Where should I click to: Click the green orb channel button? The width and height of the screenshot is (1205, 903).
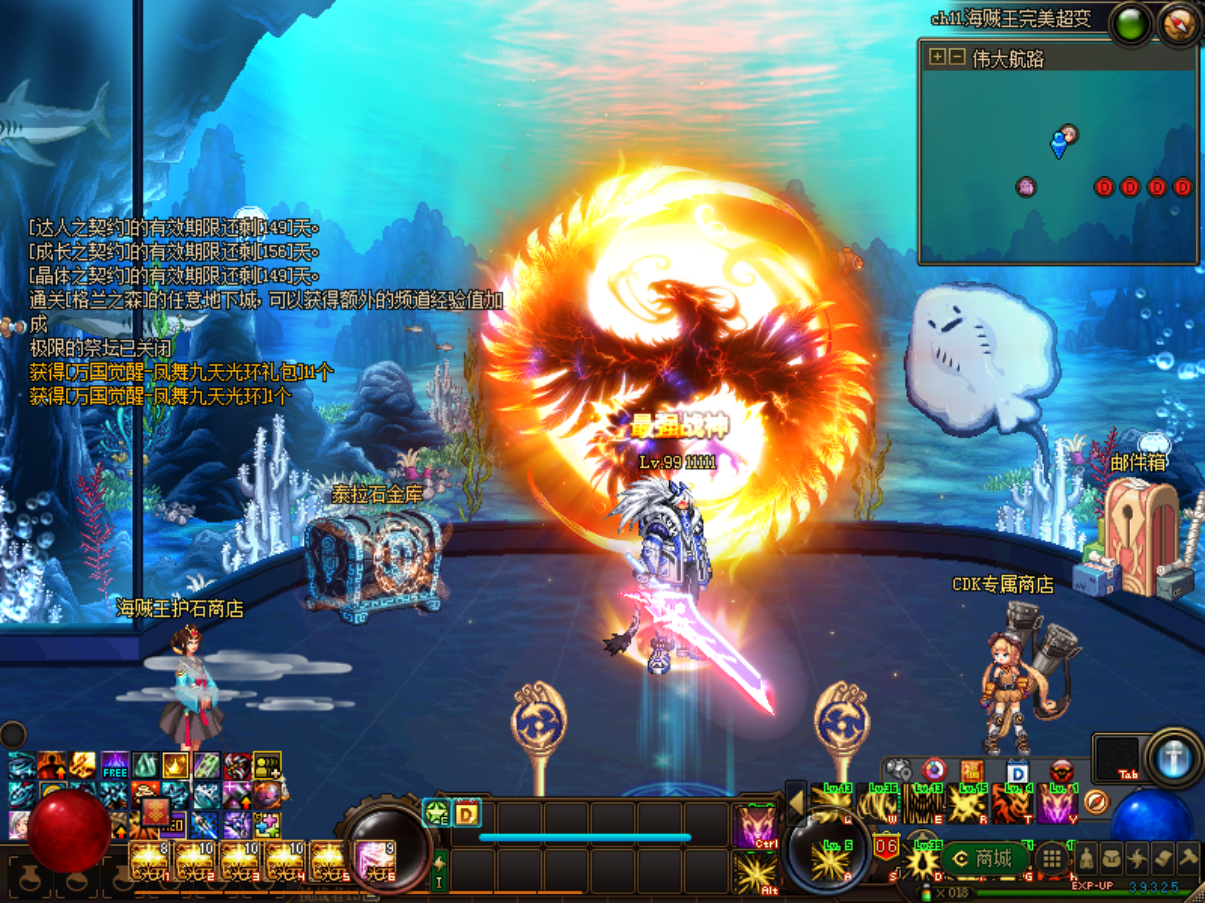pos(1132,24)
